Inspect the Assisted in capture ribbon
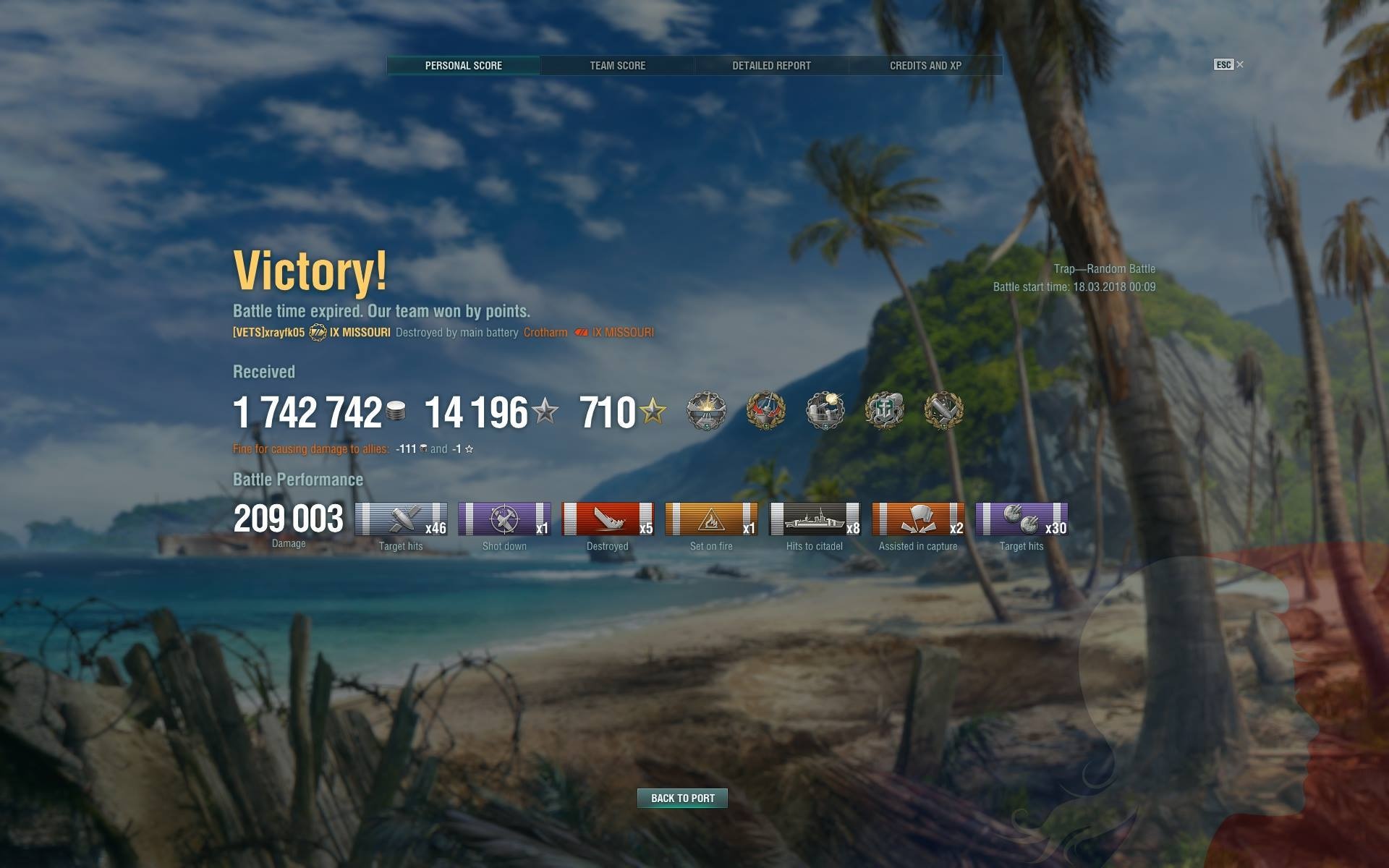The image size is (1389, 868). tap(918, 519)
